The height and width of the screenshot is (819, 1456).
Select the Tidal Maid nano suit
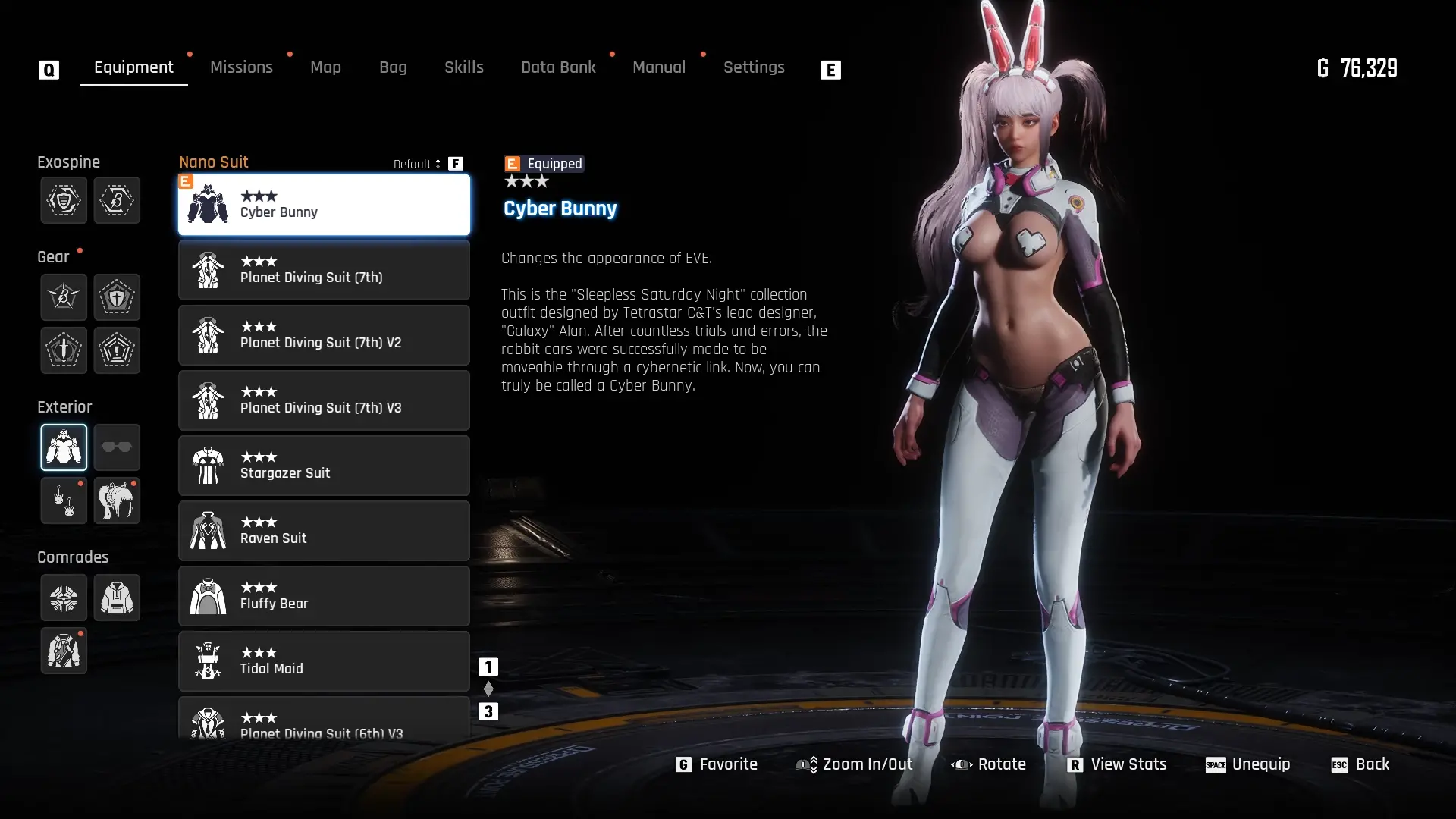click(x=324, y=661)
